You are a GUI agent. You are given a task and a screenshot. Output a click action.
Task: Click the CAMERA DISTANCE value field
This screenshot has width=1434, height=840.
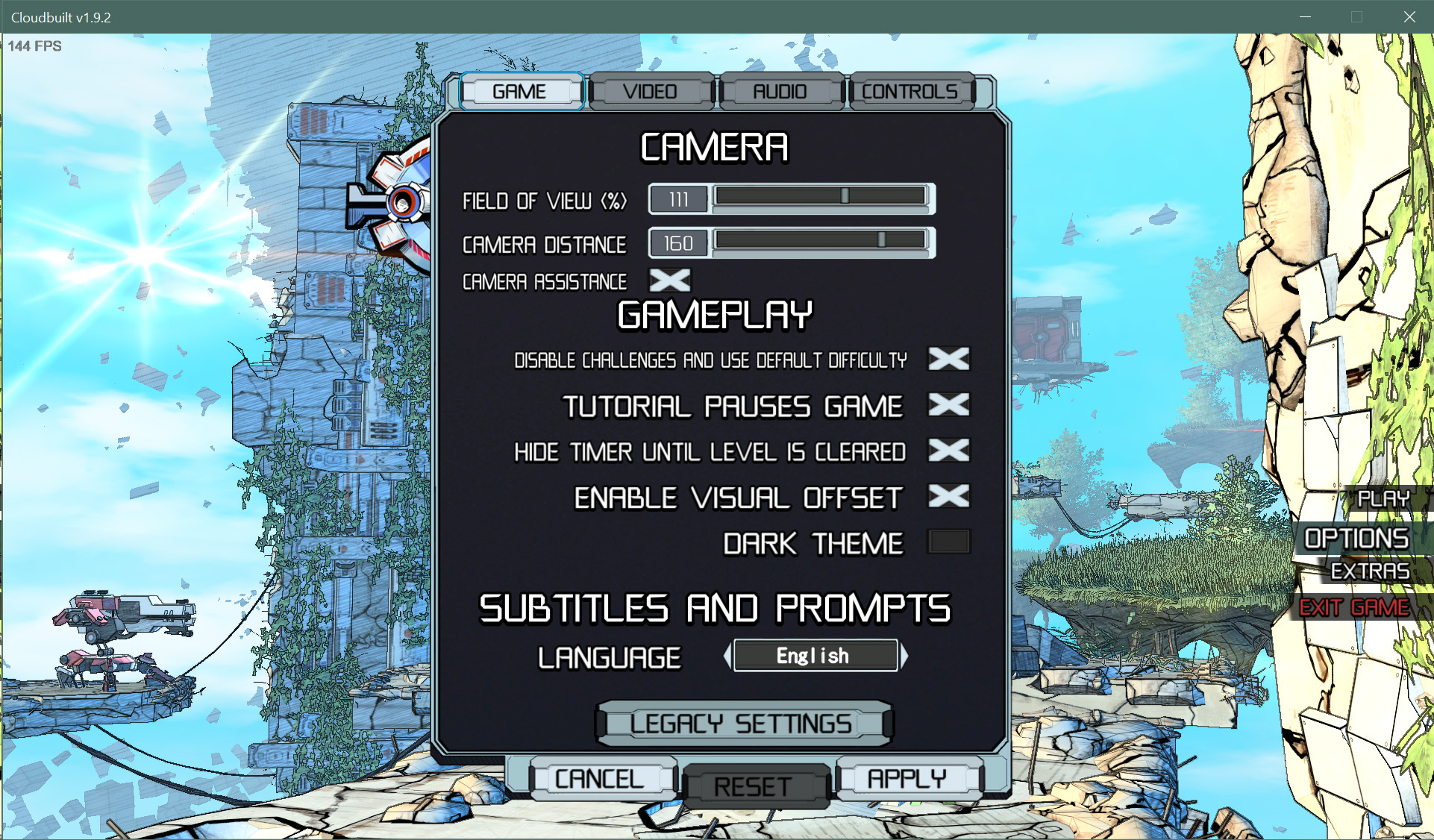click(677, 242)
